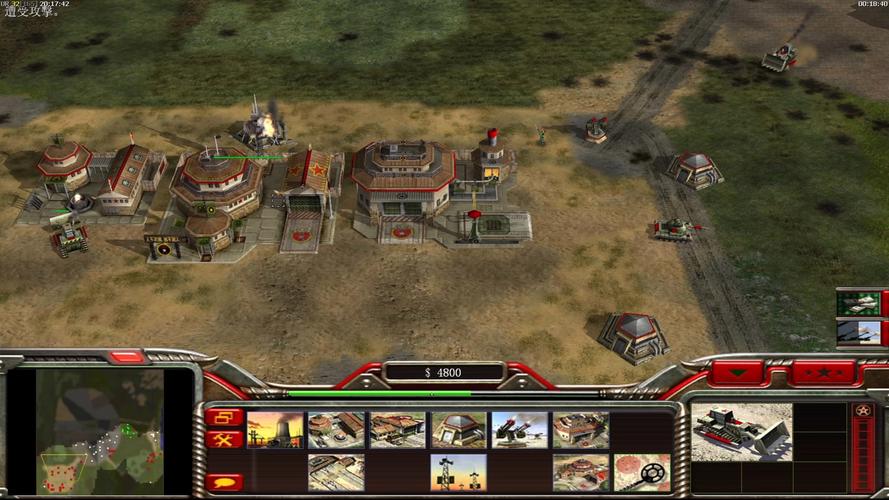Click the selected dozer portrait

click(x=741, y=431)
